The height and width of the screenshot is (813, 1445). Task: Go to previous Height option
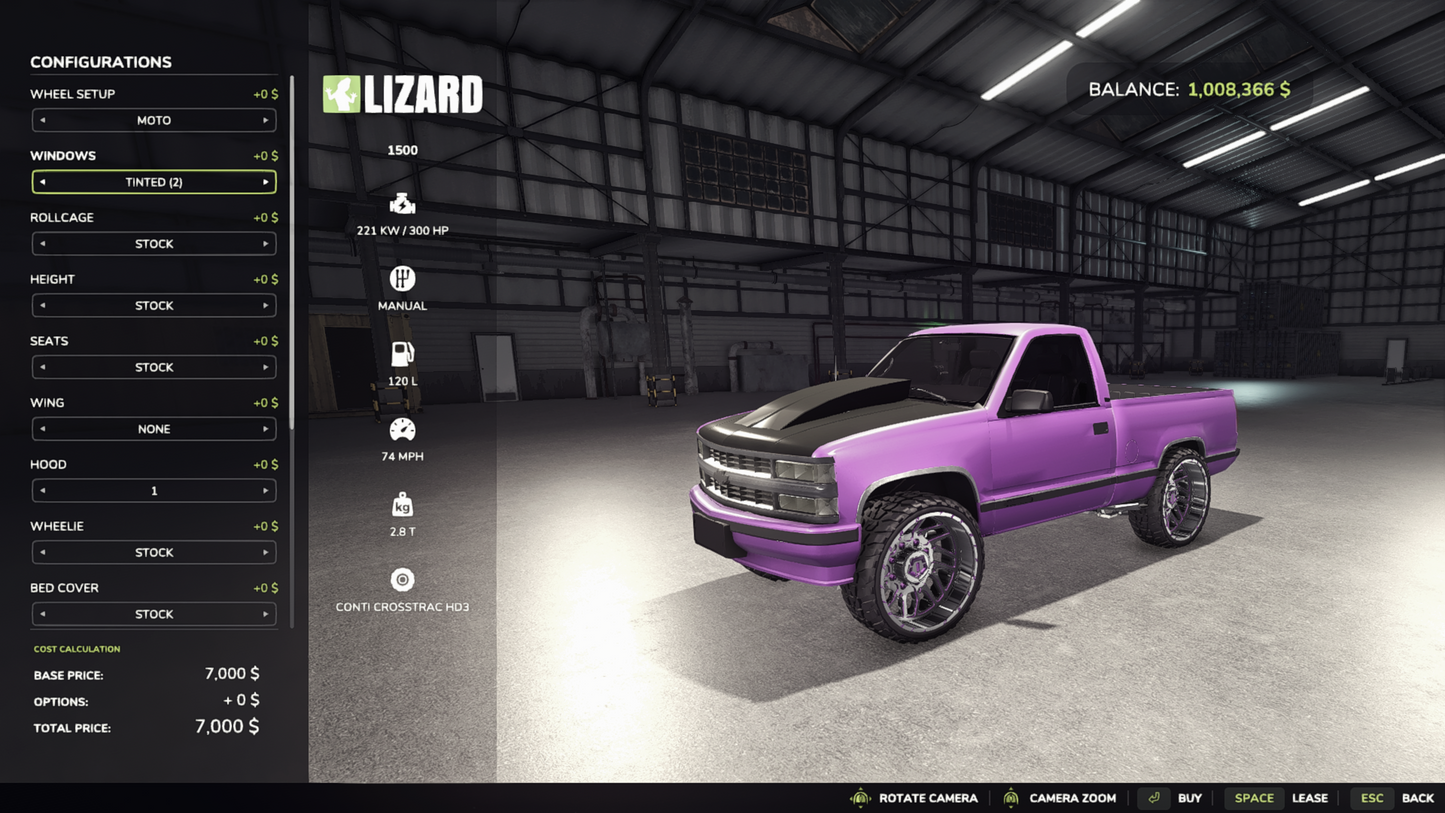pos(43,306)
